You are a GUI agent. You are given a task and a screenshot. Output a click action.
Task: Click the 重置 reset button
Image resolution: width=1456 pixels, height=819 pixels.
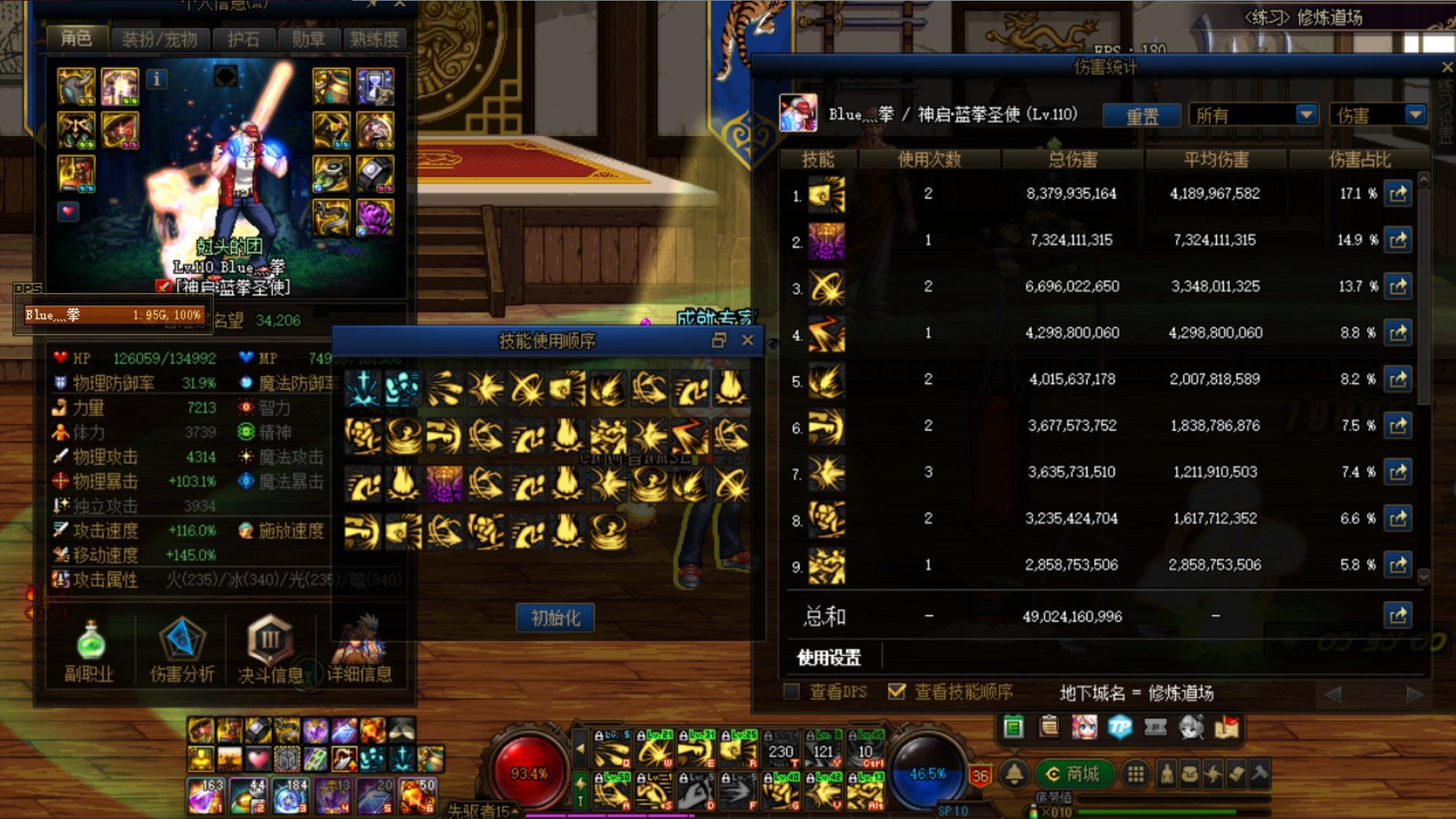[1141, 116]
